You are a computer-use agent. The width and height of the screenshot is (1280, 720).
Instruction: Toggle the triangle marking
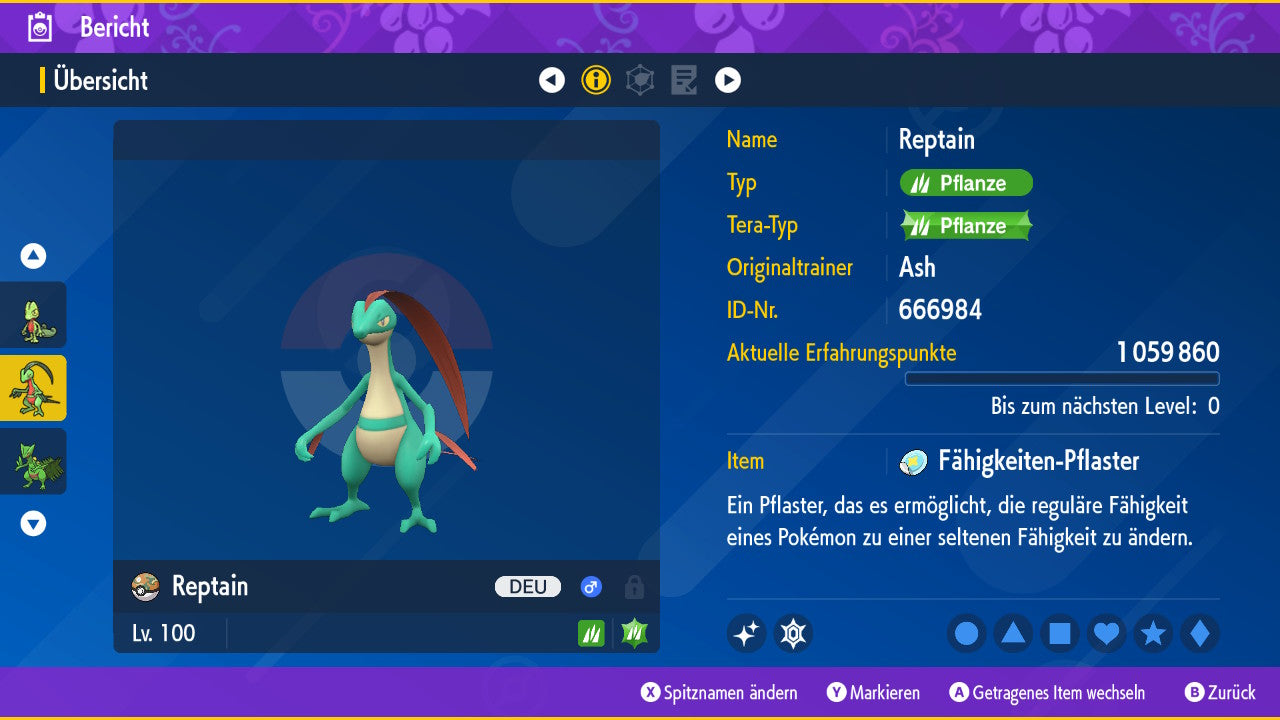(x=1013, y=633)
